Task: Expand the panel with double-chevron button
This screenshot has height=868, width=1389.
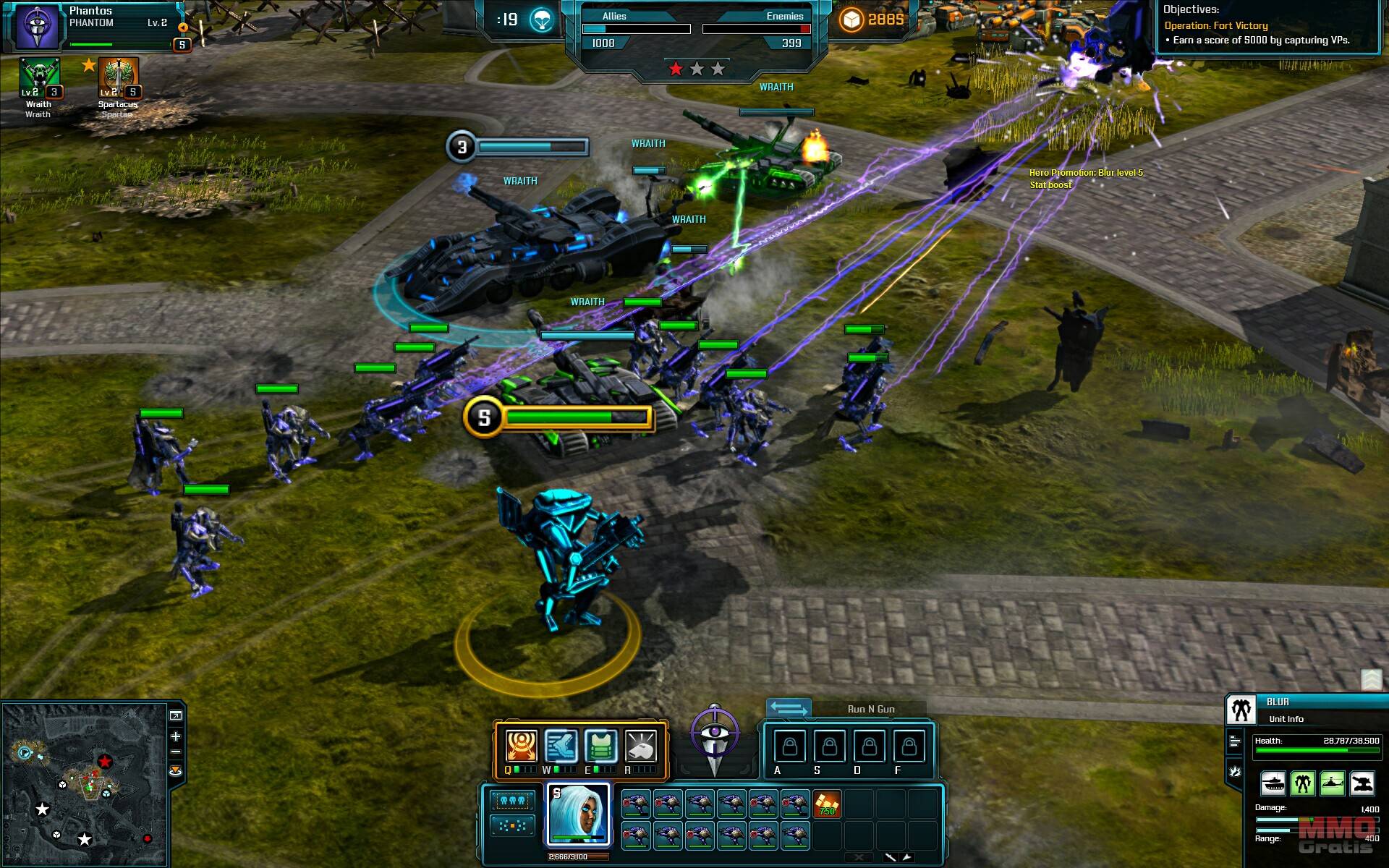Action: (x=1372, y=679)
